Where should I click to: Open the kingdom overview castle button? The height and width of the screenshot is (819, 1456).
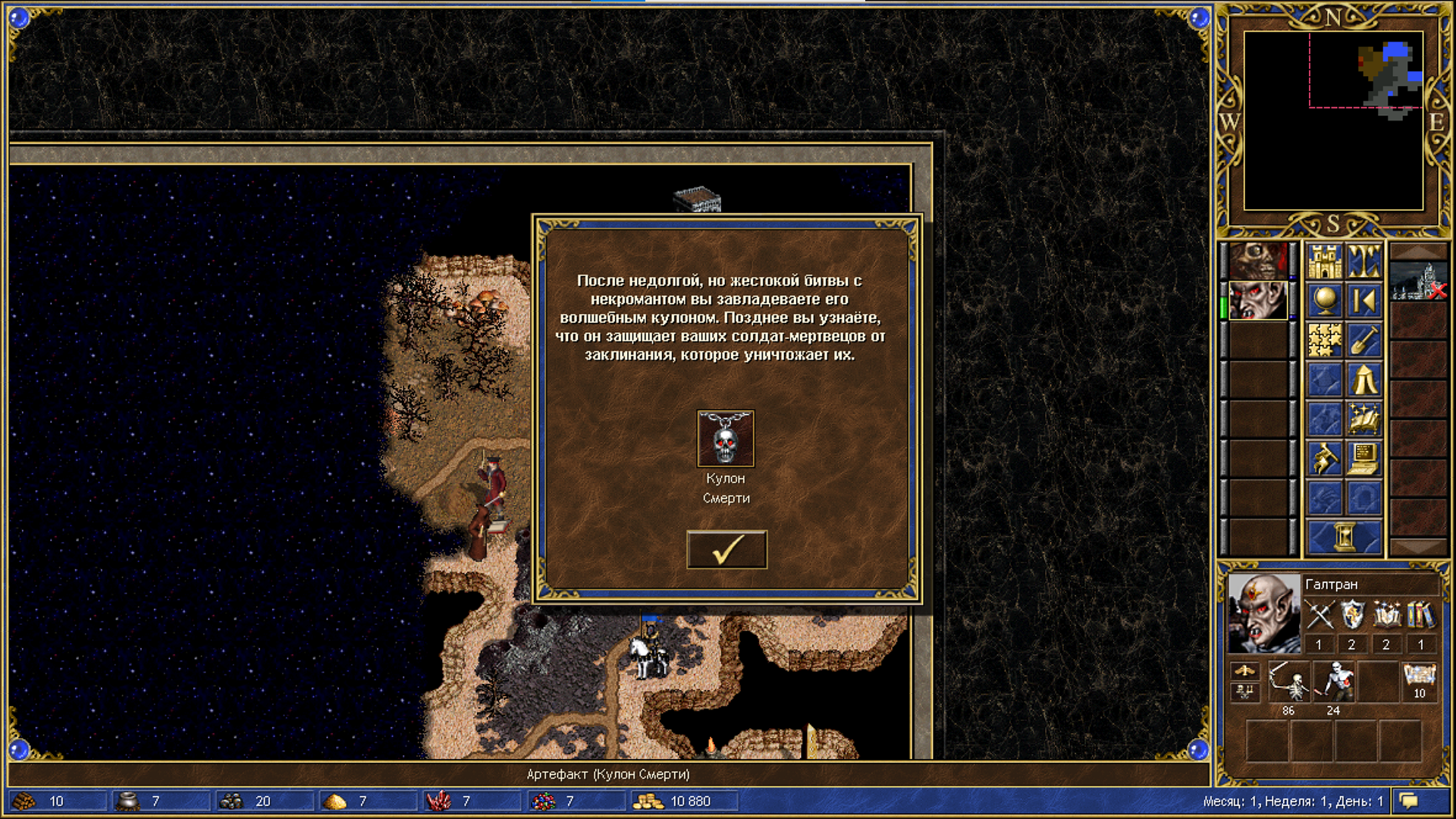pyautogui.click(x=1325, y=262)
